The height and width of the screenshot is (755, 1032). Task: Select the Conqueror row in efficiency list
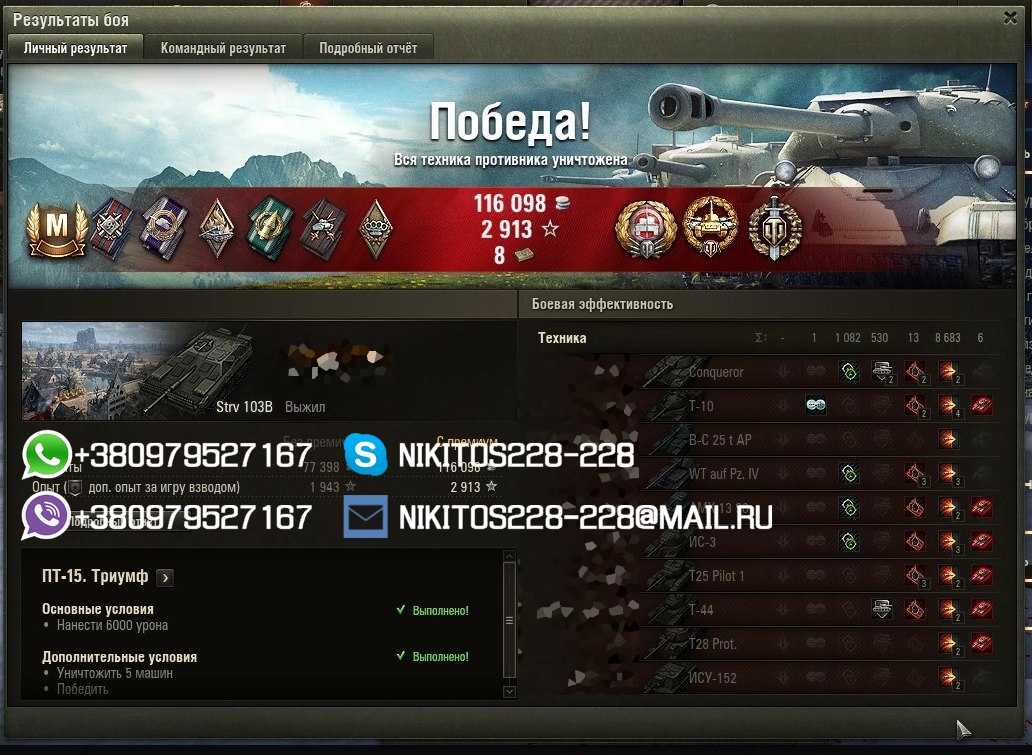click(716, 373)
